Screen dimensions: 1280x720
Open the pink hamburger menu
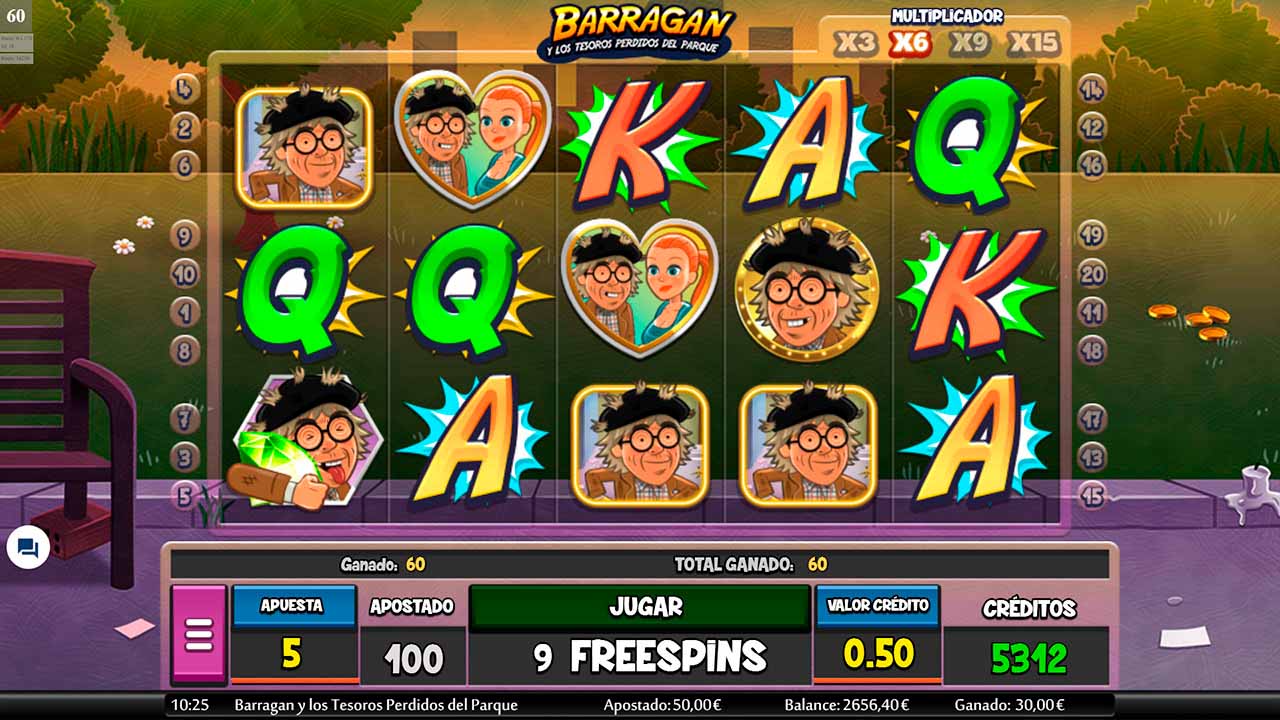pos(199,634)
